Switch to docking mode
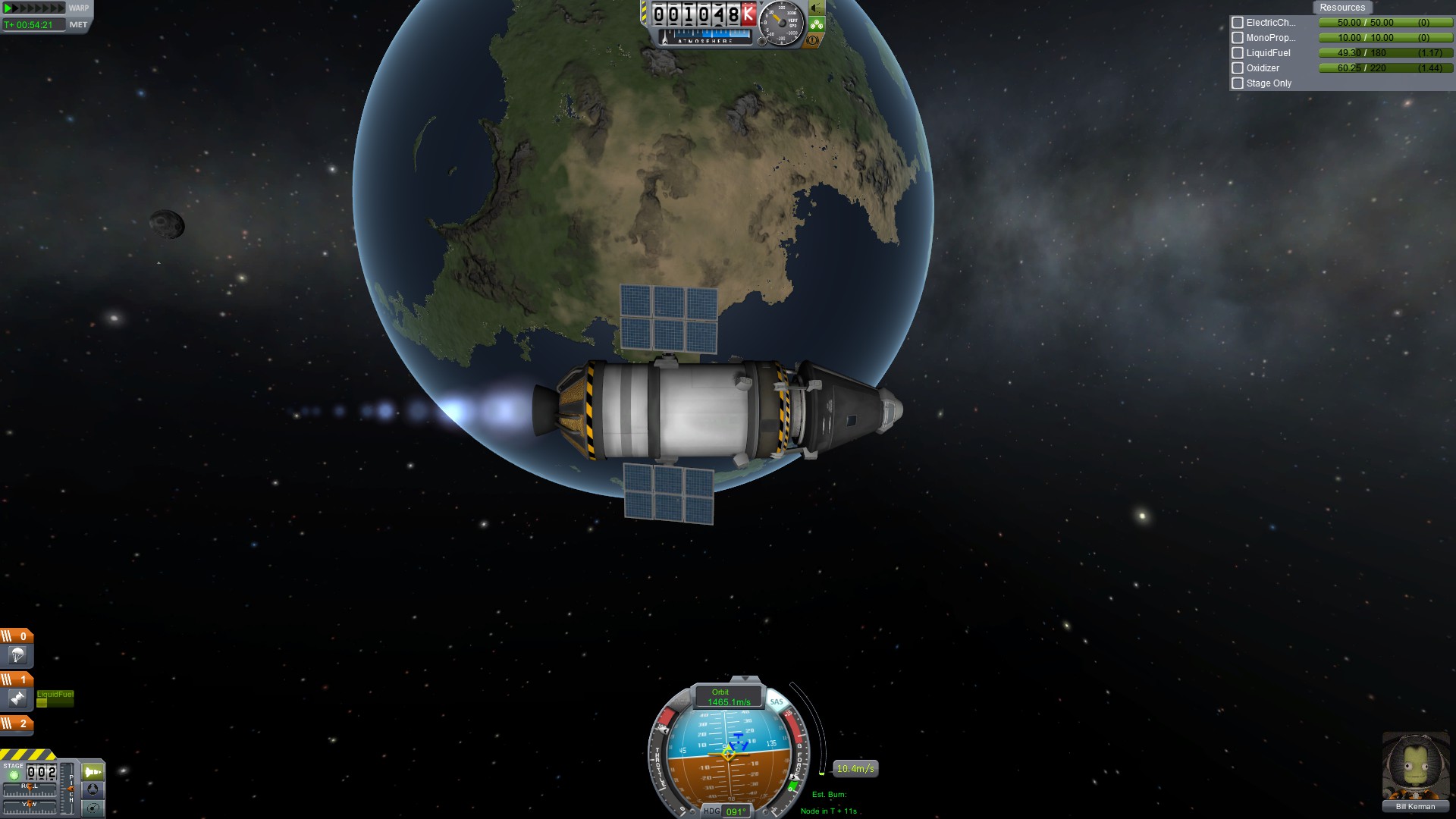The height and width of the screenshot is (819, 1456). 93,789
